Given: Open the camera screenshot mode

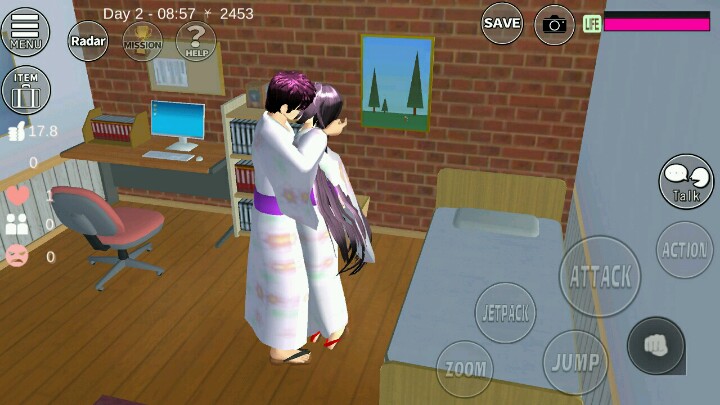Looking at the screenshot, I should pyautogui.click(x=554, y=24).
